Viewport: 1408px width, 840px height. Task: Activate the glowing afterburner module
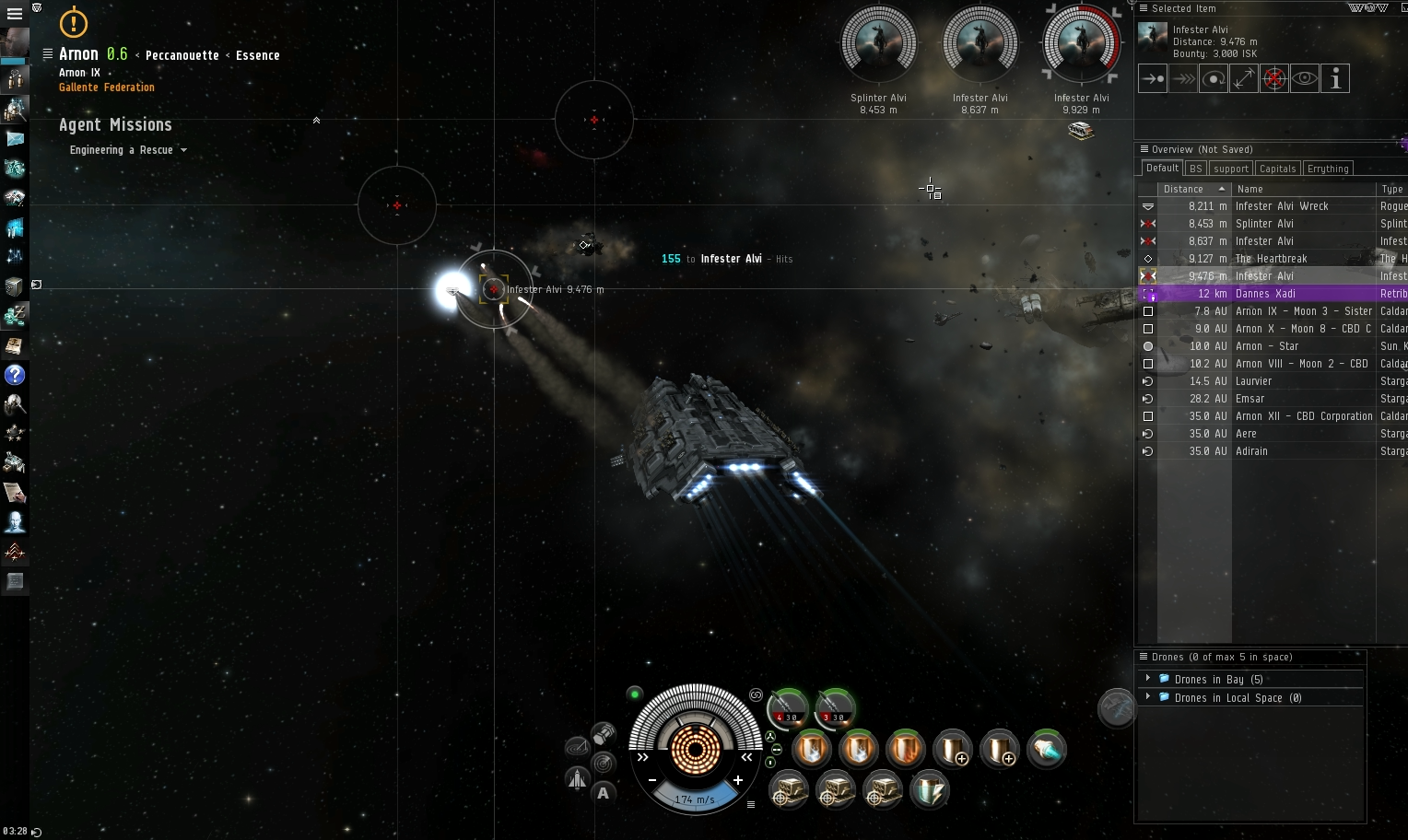[x=1048, y=749]
